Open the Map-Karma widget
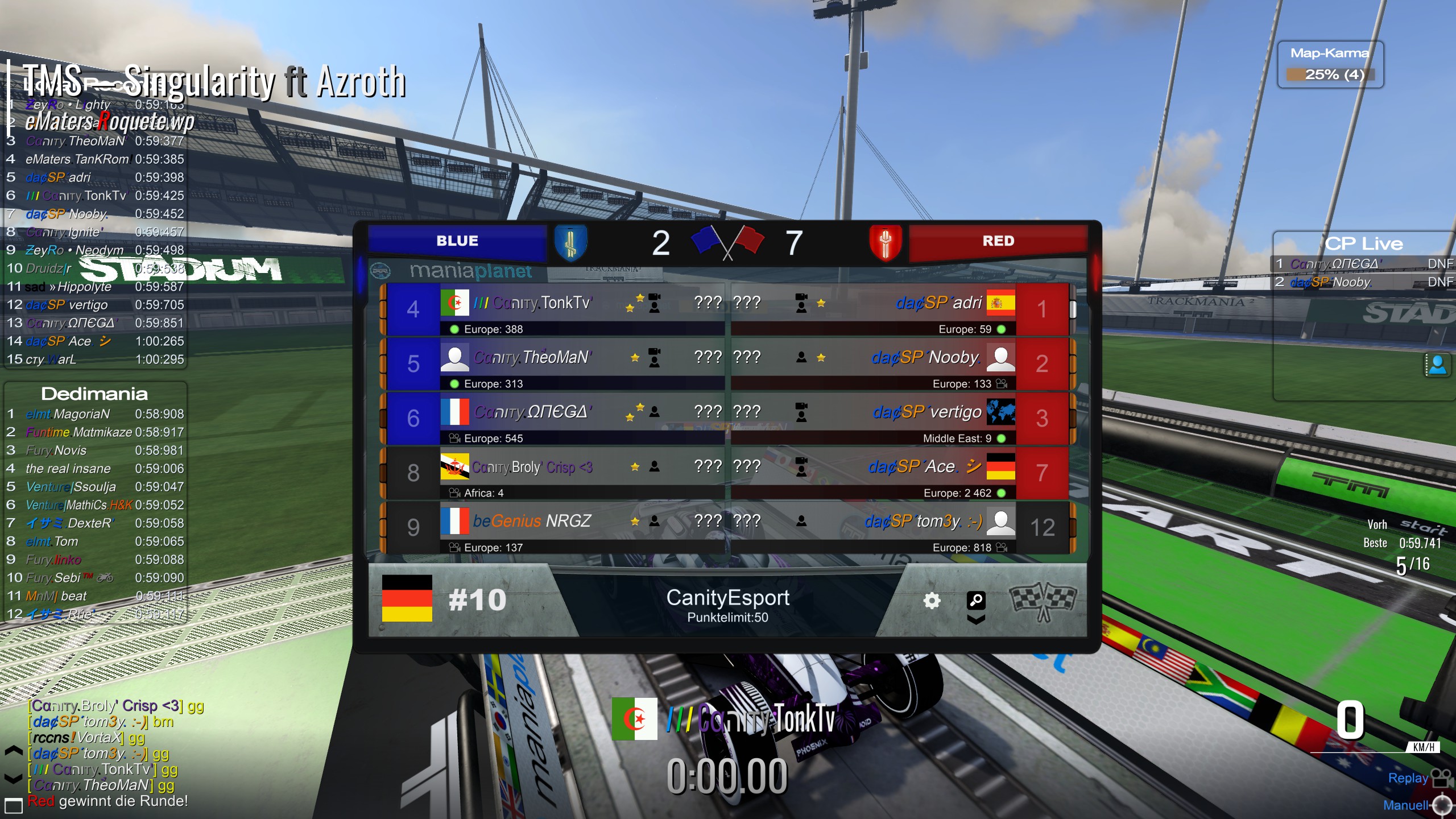 click(x=1330, y=65)
